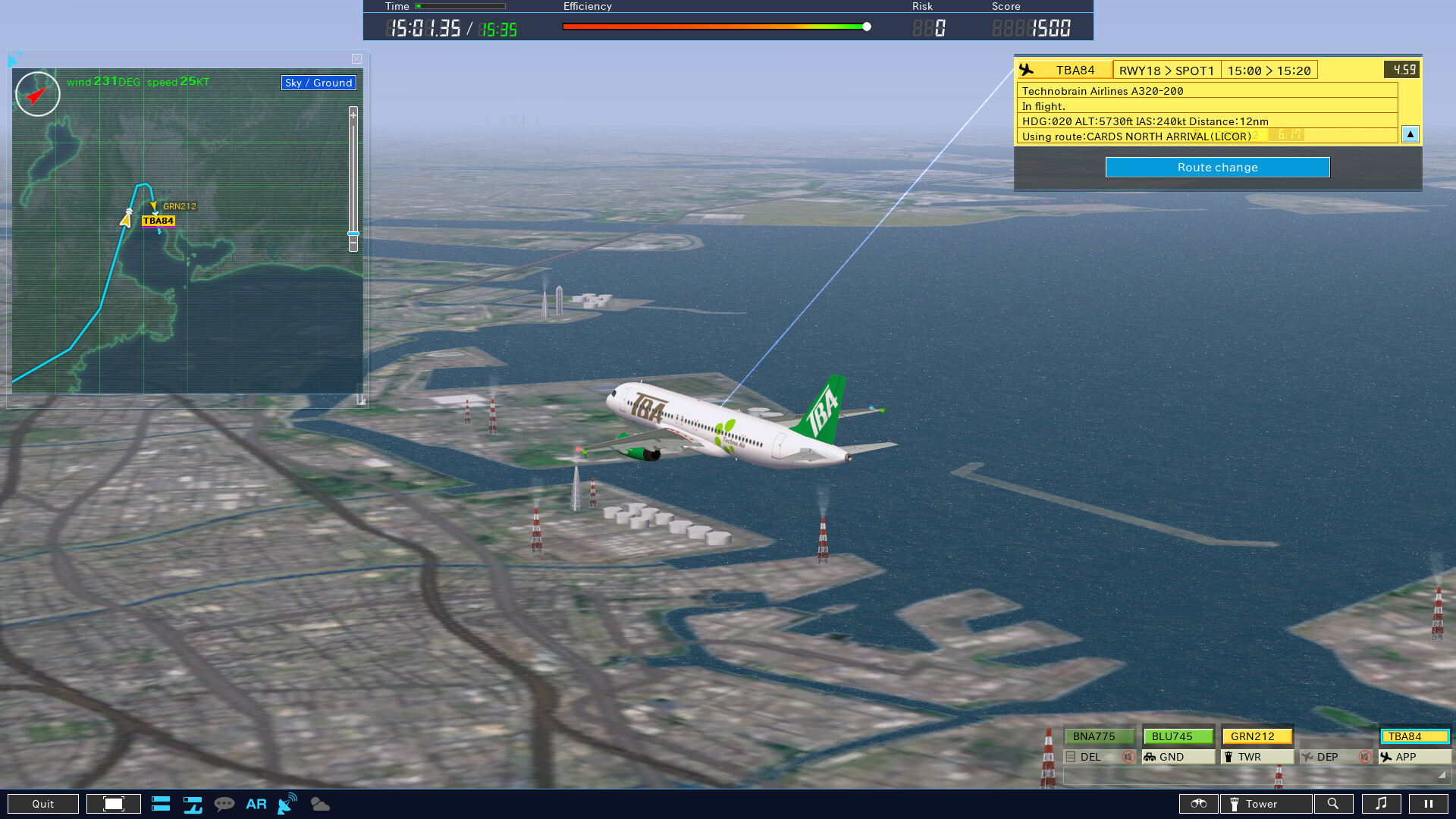Viewport: 1456px width, 819px height.
Task: Switch to Tower view
Action: (x=1265, y=804)
